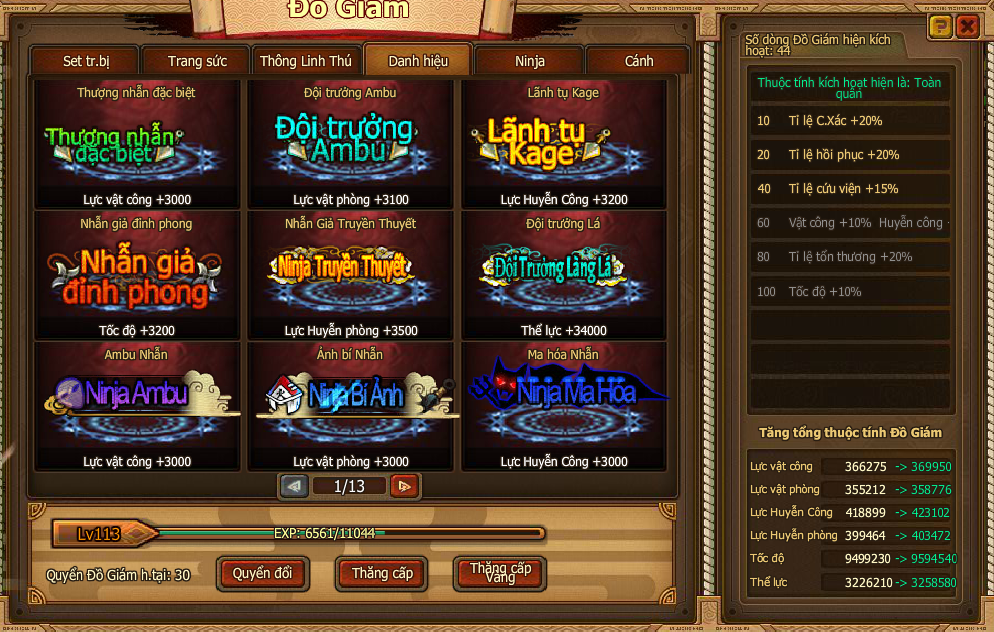Switch to the Set tr.bị tab
The image size is (994, 632).
[86, 61]
